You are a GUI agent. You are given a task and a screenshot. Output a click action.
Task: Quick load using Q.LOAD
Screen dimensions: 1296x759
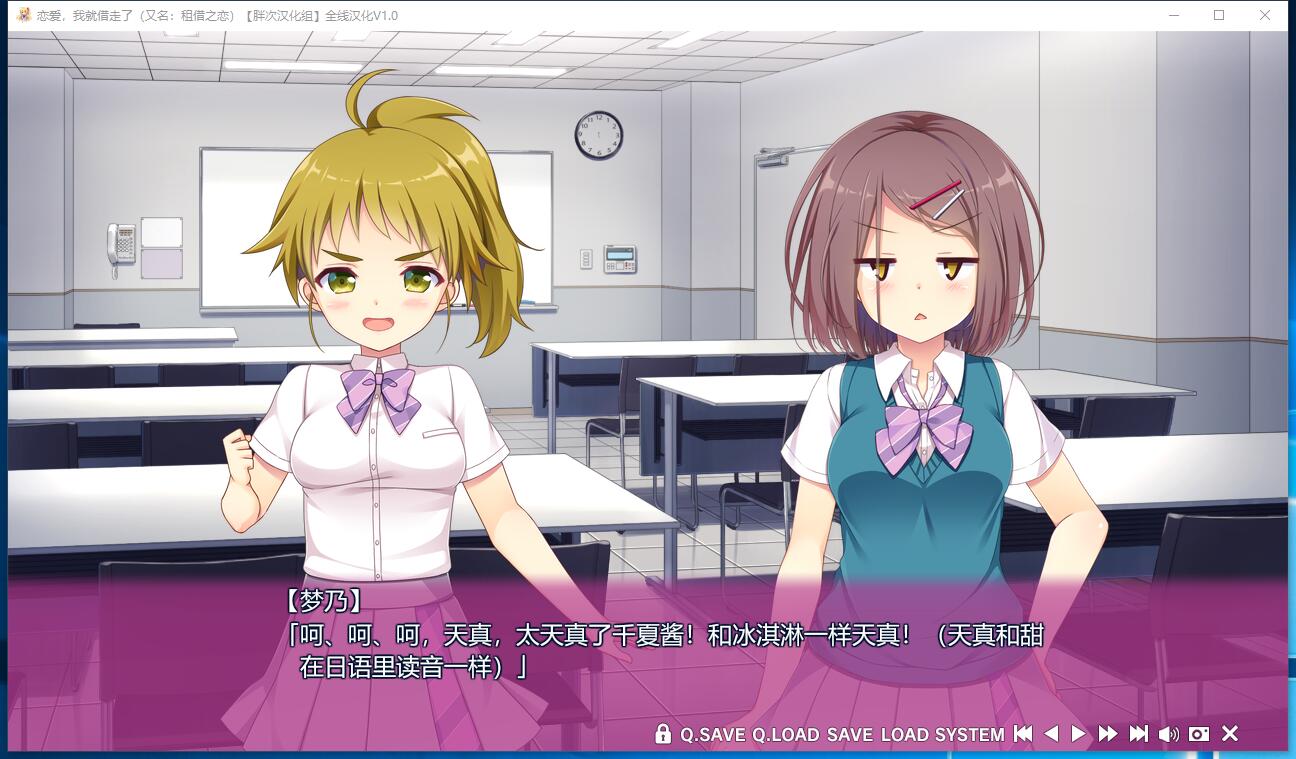coord(785,735)
